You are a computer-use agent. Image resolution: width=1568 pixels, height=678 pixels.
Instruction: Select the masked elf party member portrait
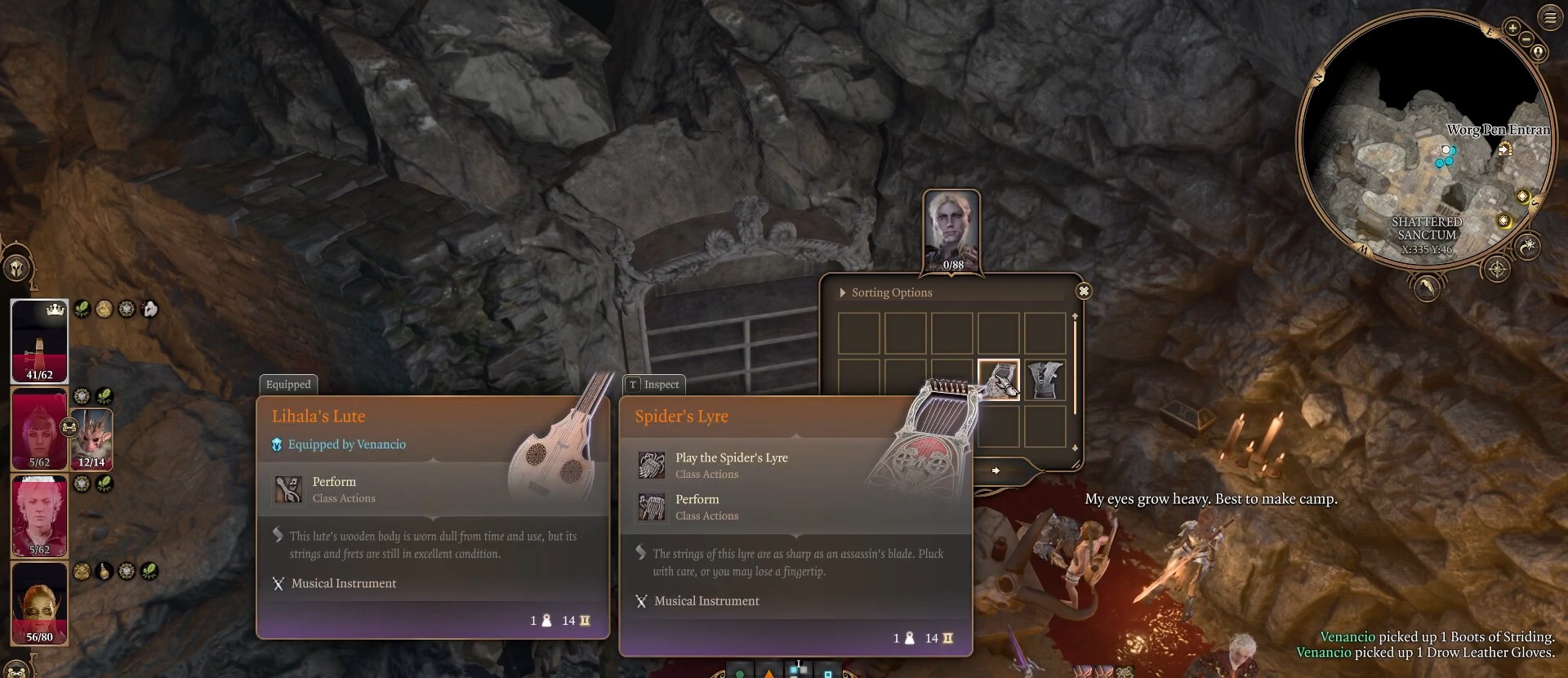coord(39,604)
